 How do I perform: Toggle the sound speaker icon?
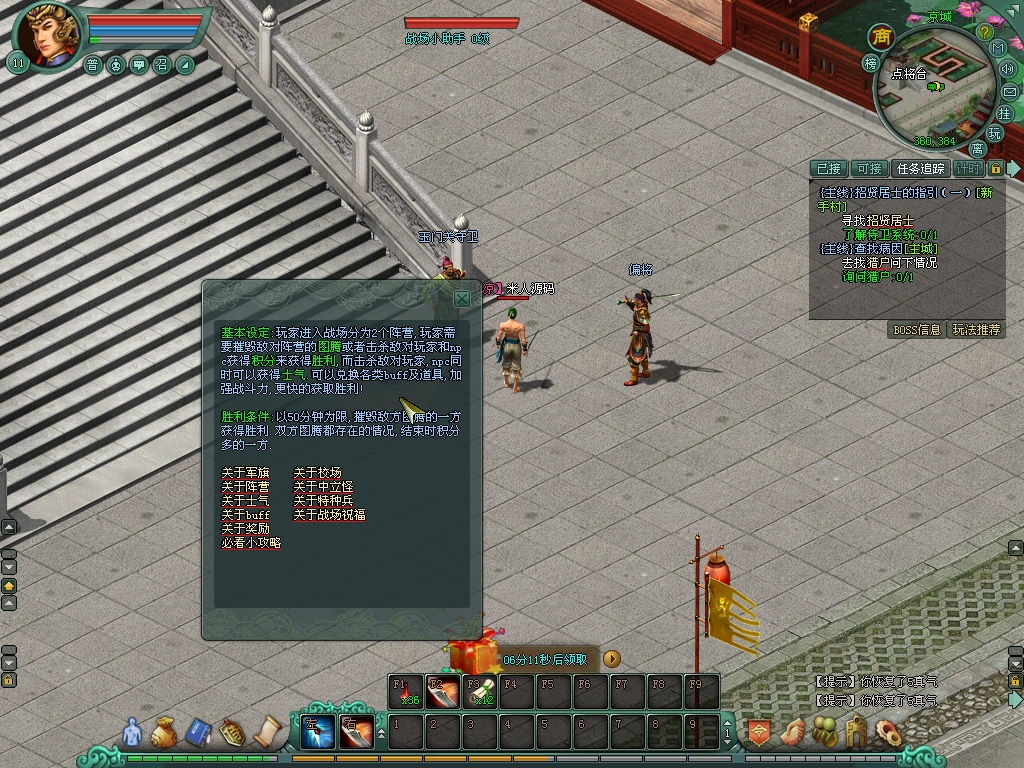(x=1007, y=69)
